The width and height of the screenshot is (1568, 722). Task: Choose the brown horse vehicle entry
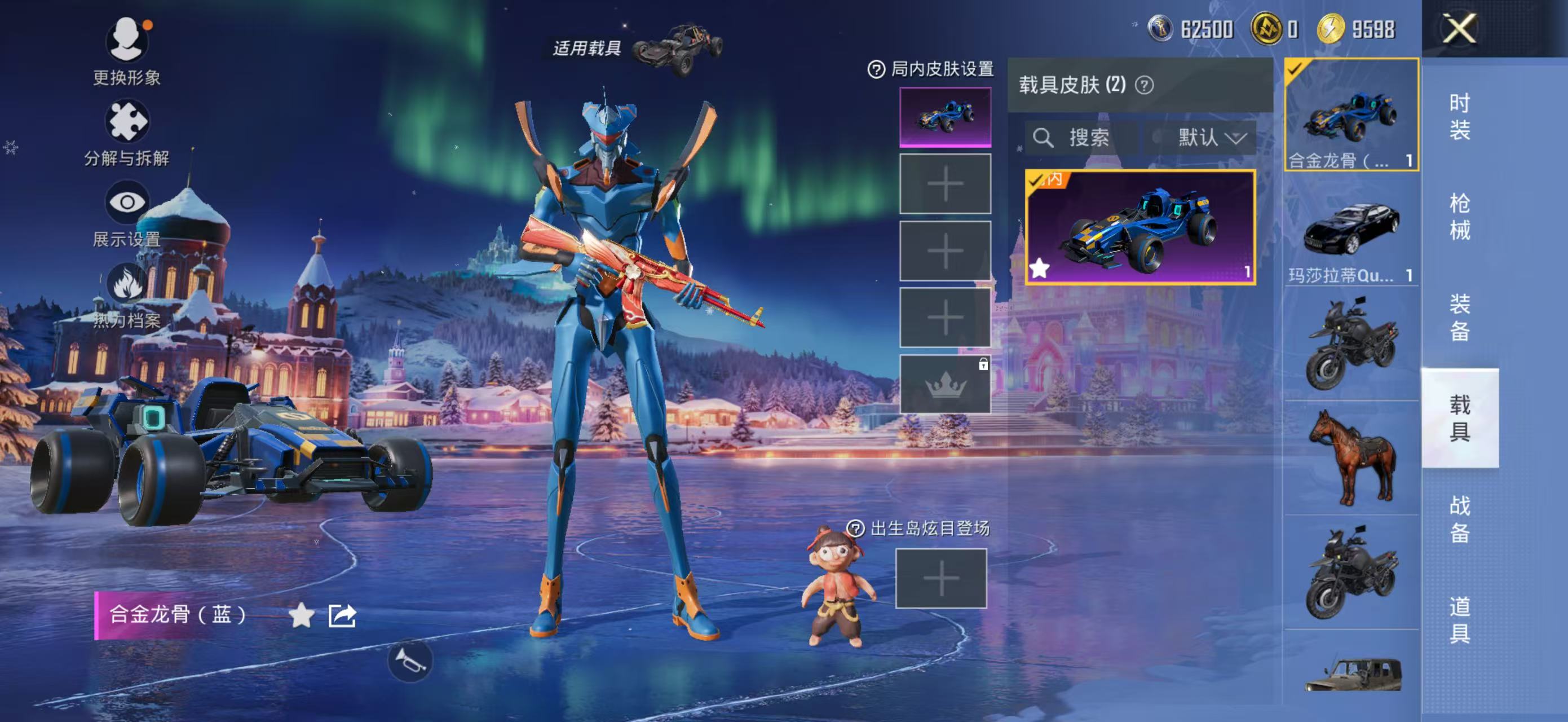click(1351, 458)
